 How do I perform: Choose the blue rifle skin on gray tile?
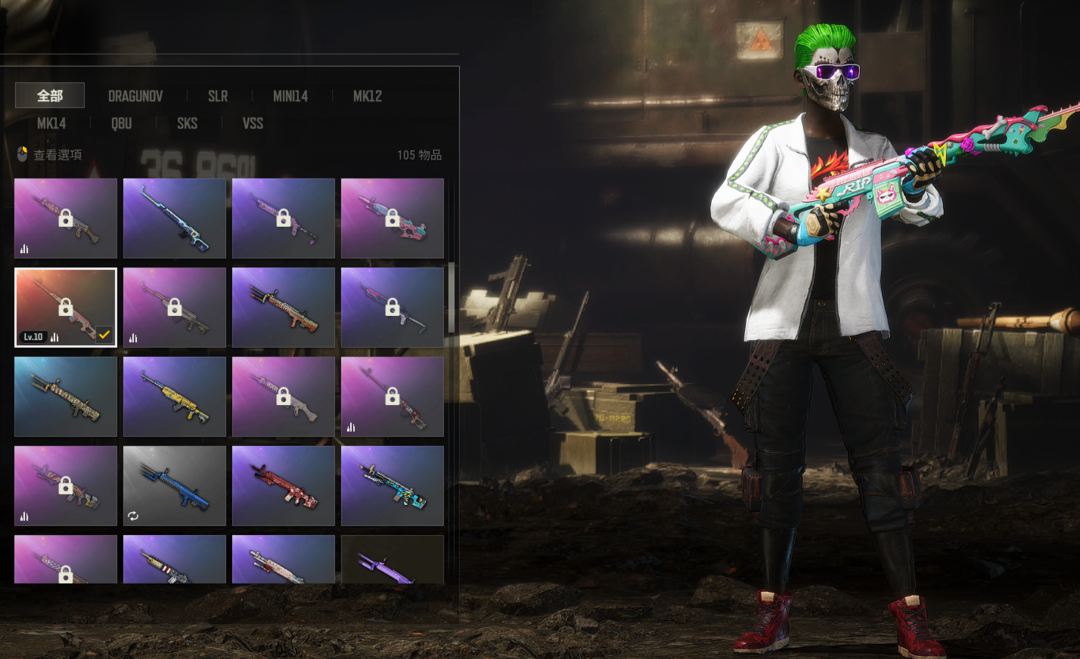(x=174, y=486)
